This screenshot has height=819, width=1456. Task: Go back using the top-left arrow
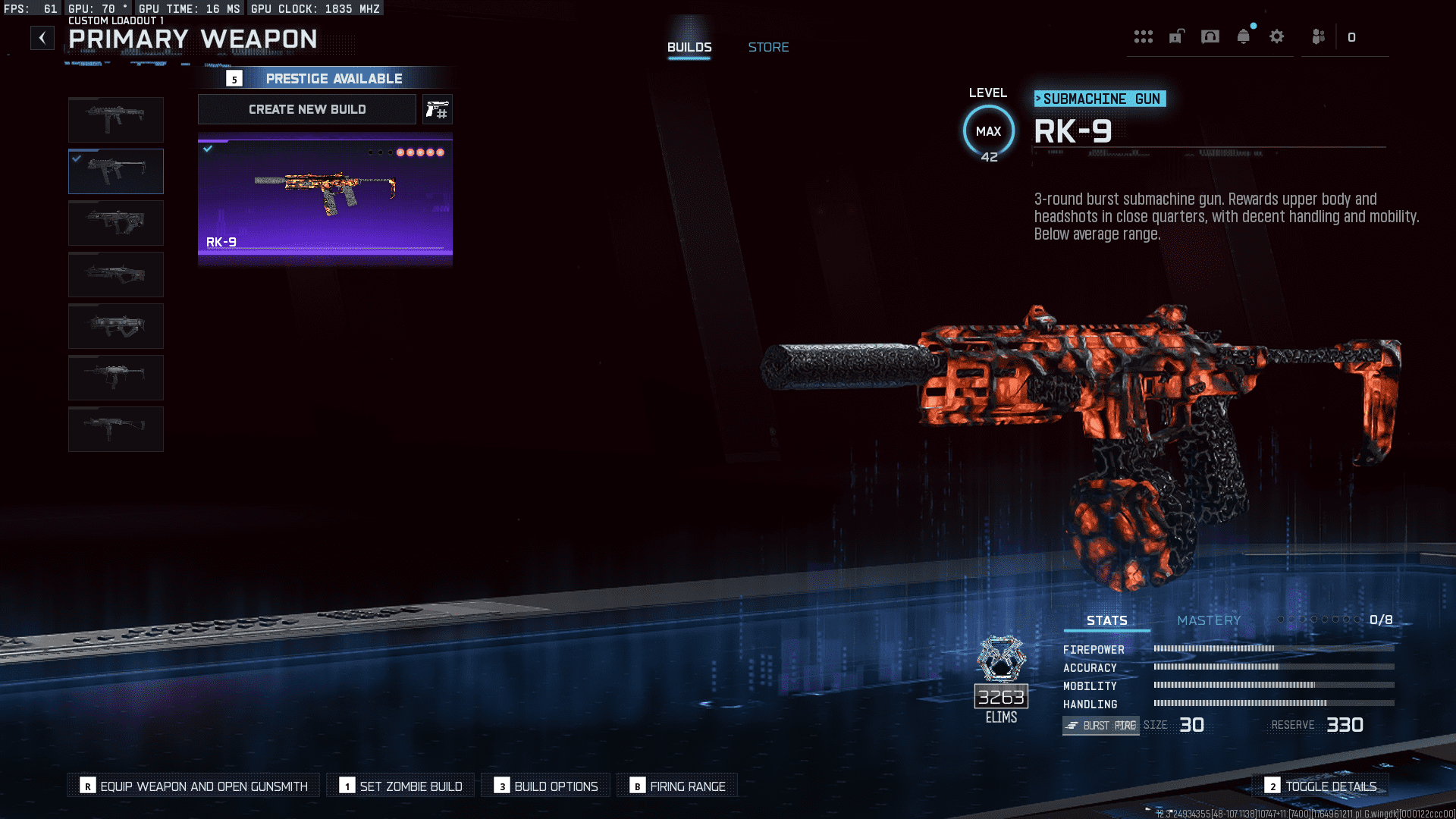(x=42, y=38)
